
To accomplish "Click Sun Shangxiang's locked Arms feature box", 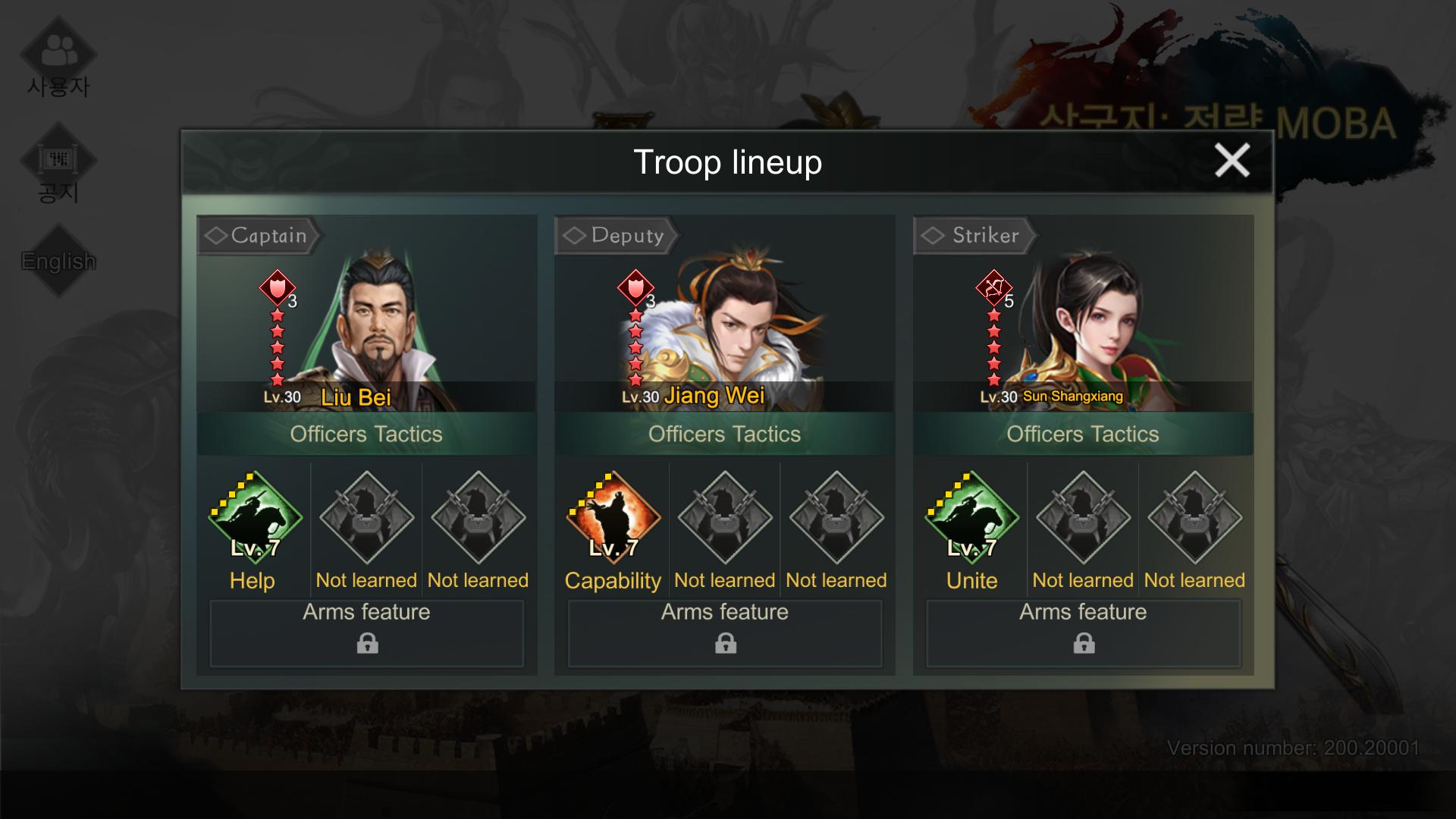I will tap(1083, 633).
